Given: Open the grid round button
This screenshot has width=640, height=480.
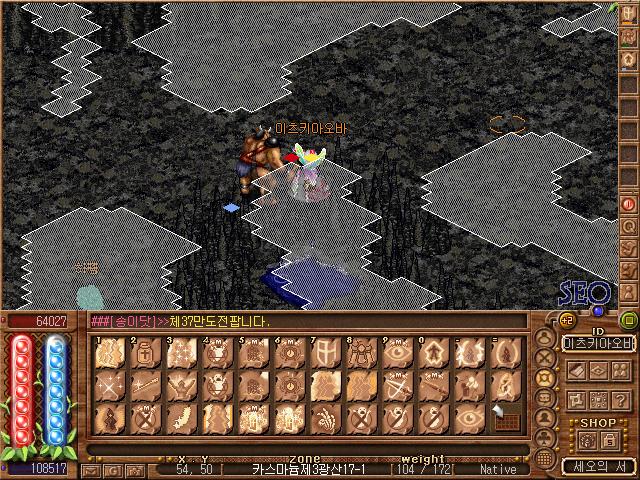Looking at the screenshot, I should click(x=544, y=458).
